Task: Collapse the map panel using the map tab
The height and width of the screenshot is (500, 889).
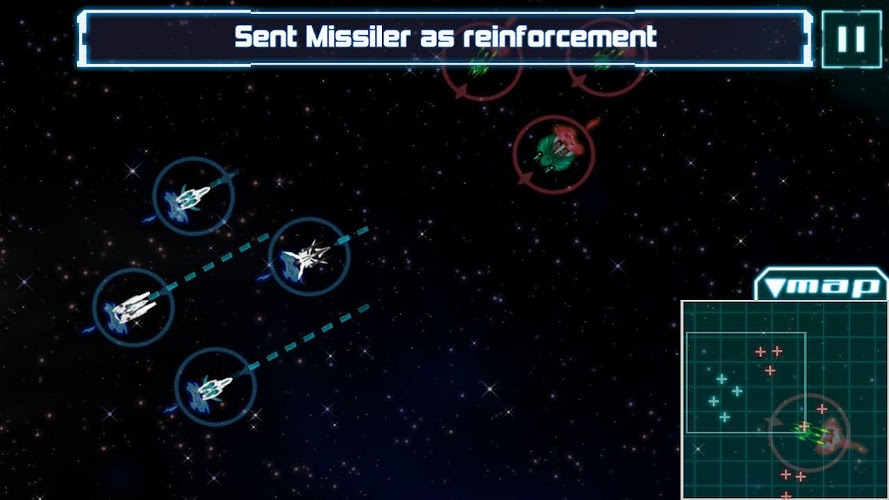Action: (820, 286)
